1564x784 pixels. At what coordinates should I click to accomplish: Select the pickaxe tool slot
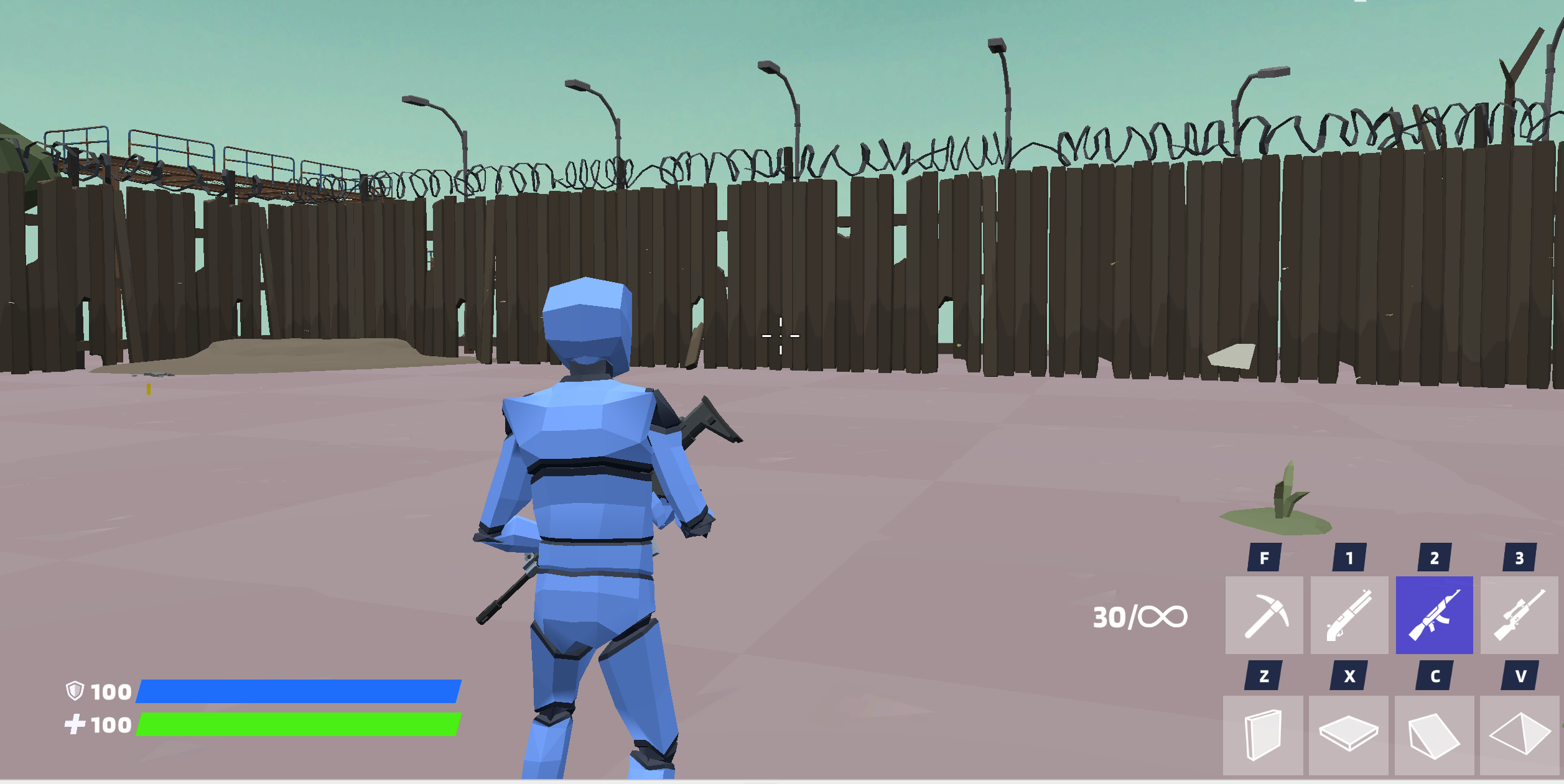point(1265,614)
